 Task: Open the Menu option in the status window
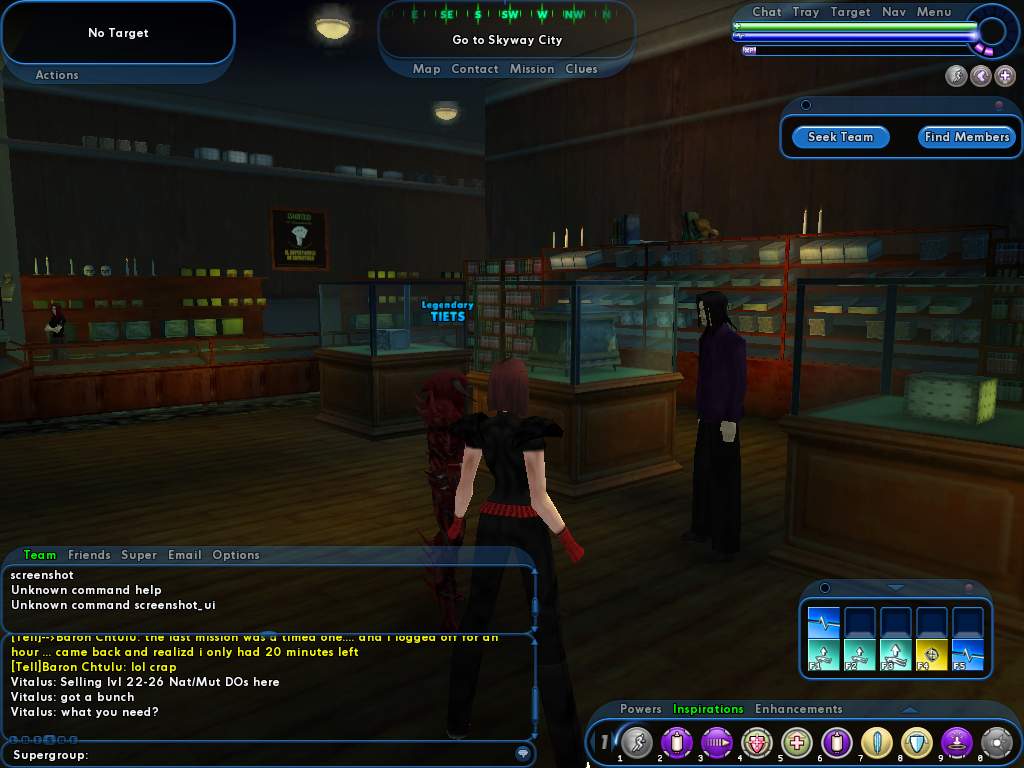[x=934, y=12]
